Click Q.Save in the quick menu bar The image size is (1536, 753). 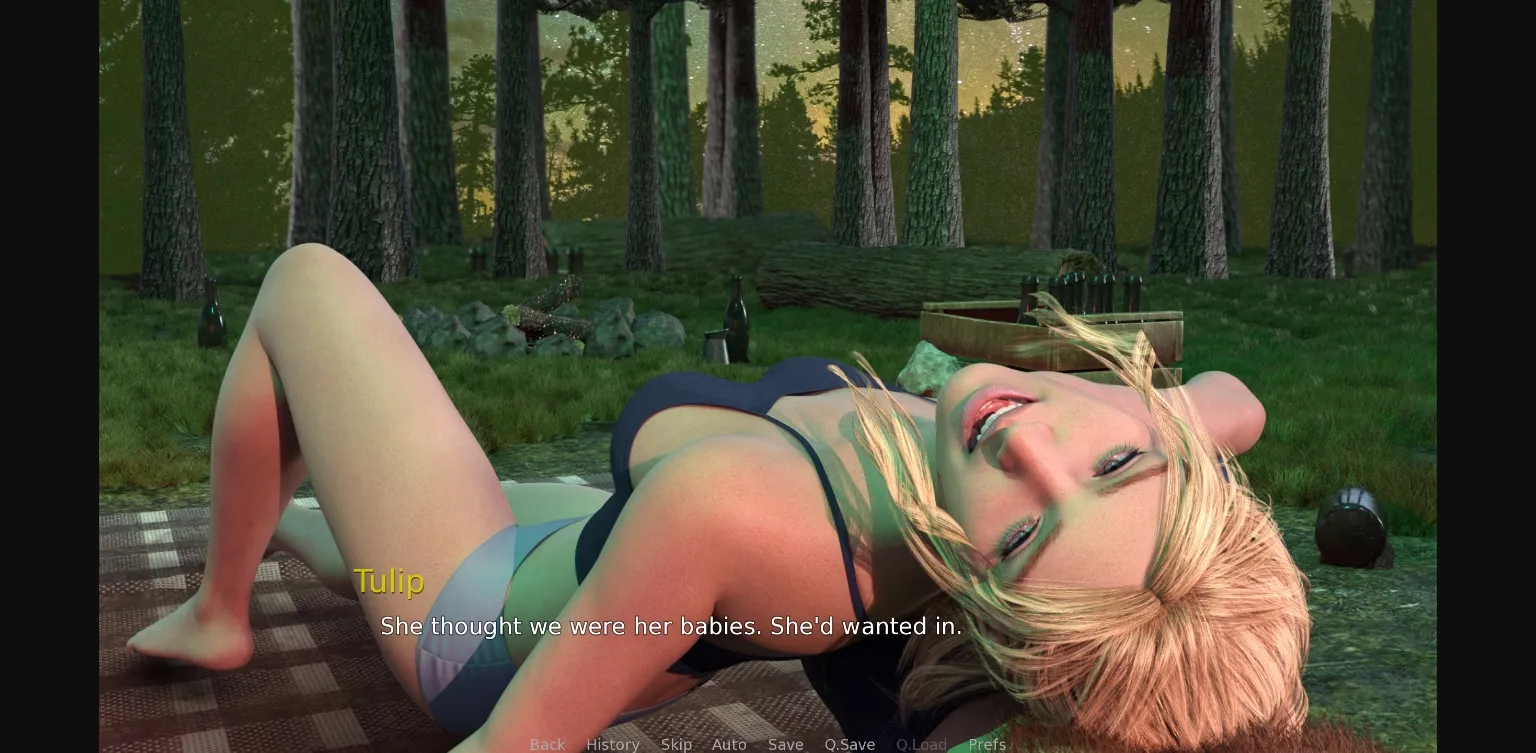(849, 744)
